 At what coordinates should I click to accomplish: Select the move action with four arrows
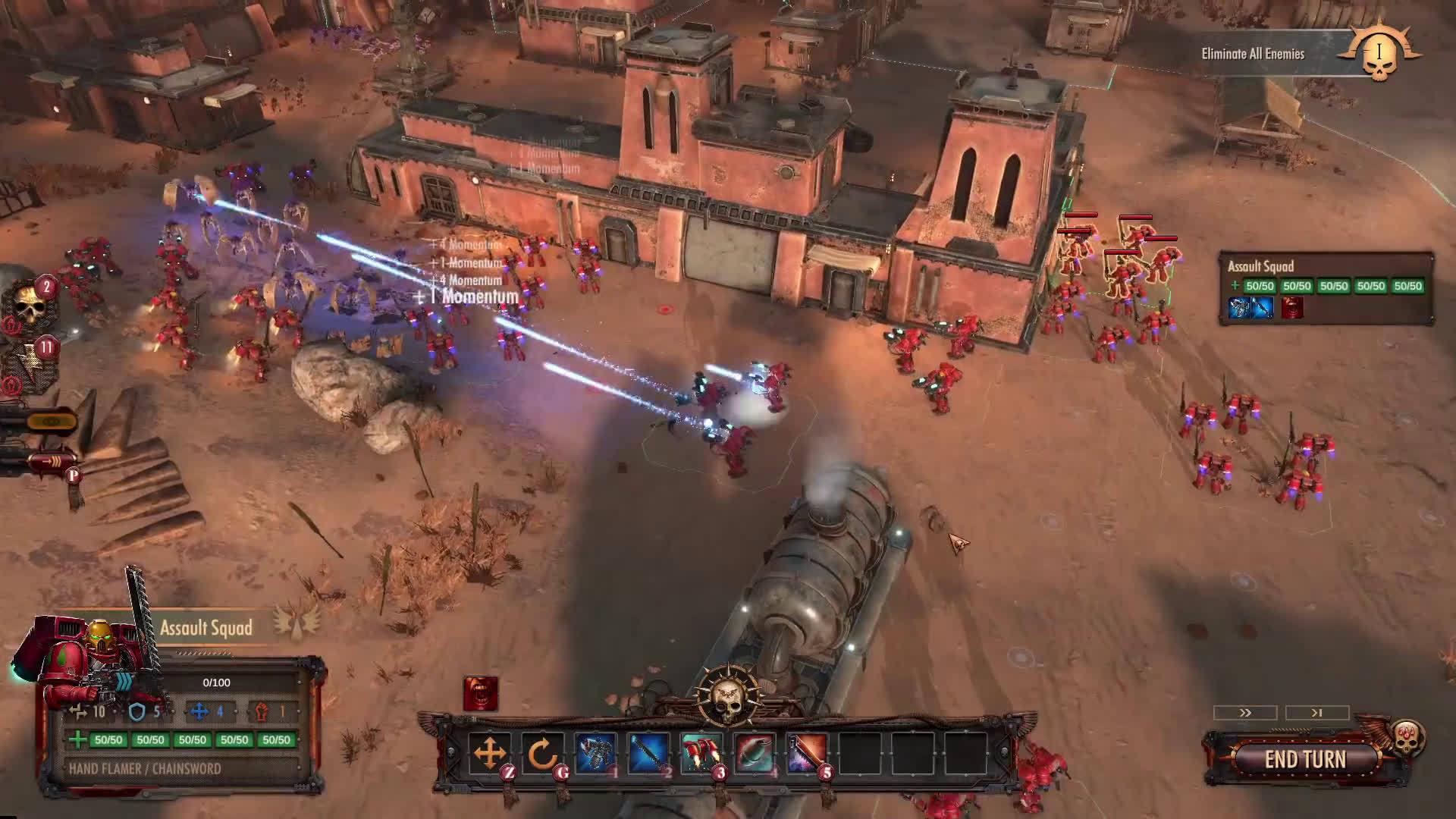(489, 753)
